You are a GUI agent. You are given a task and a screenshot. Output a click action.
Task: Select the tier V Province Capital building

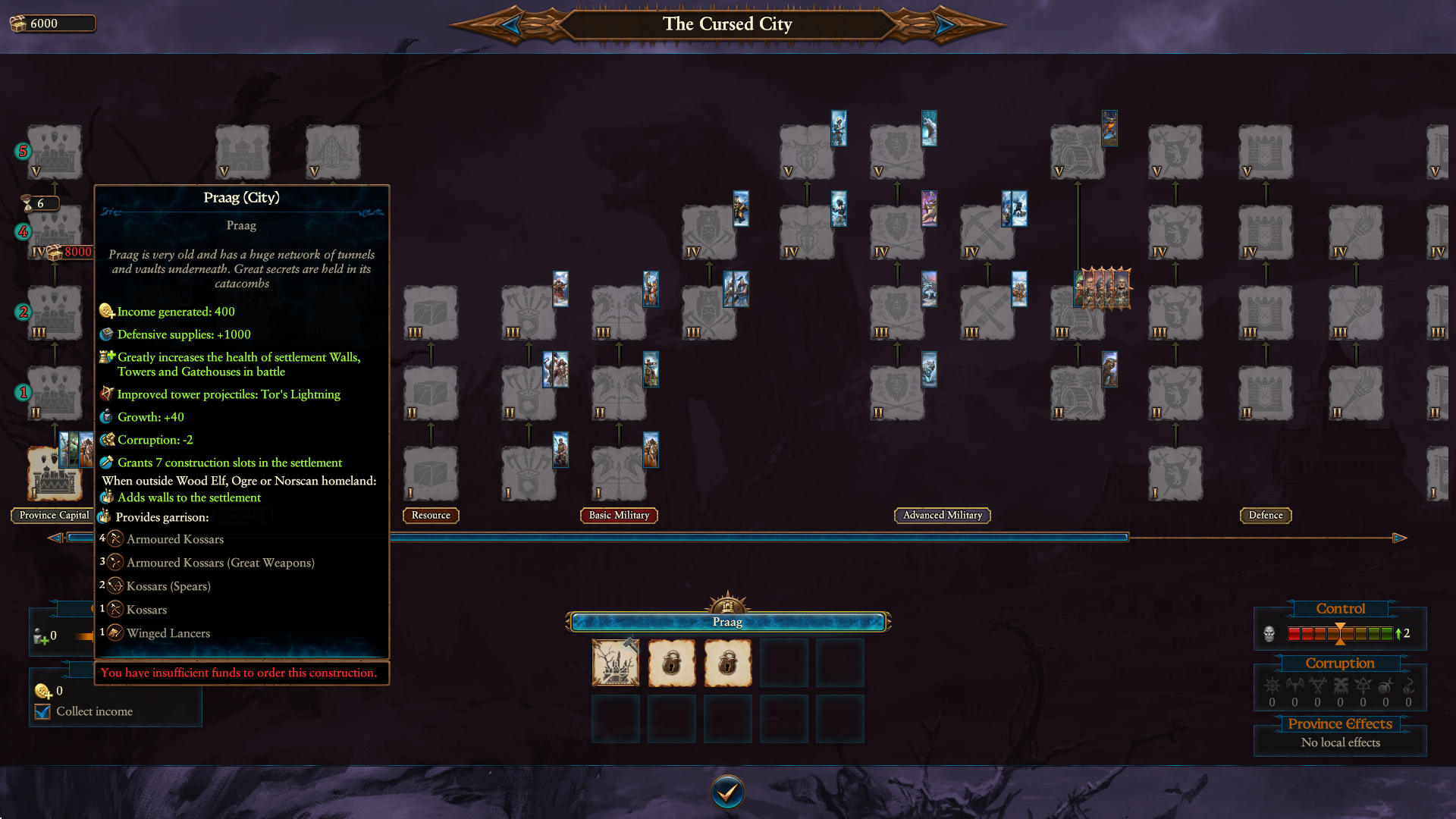point(55,152)
